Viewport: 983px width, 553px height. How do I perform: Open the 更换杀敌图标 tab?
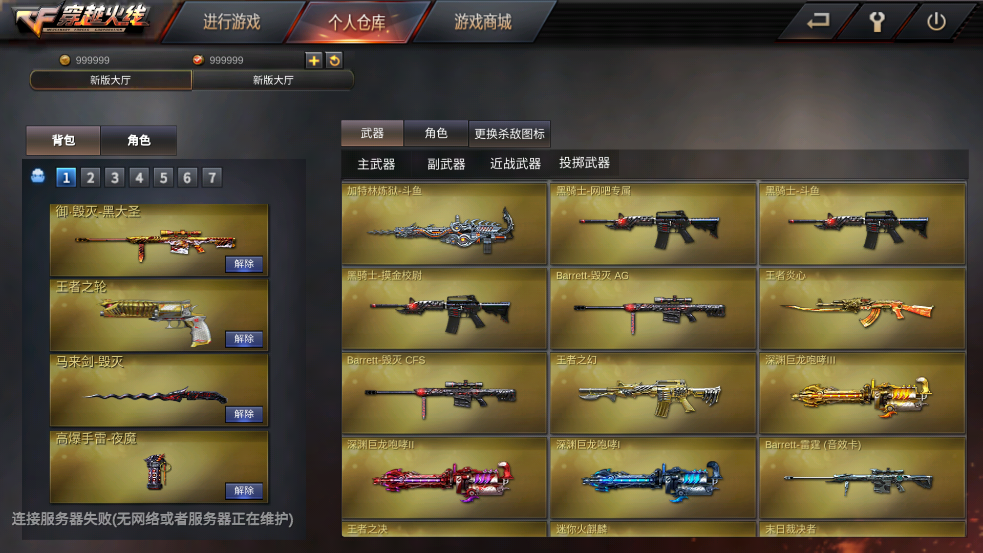510,133
